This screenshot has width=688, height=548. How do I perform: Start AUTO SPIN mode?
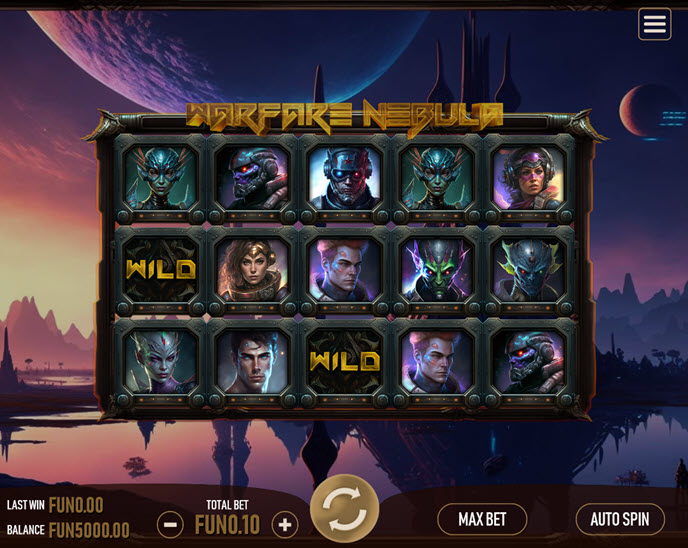620,519
